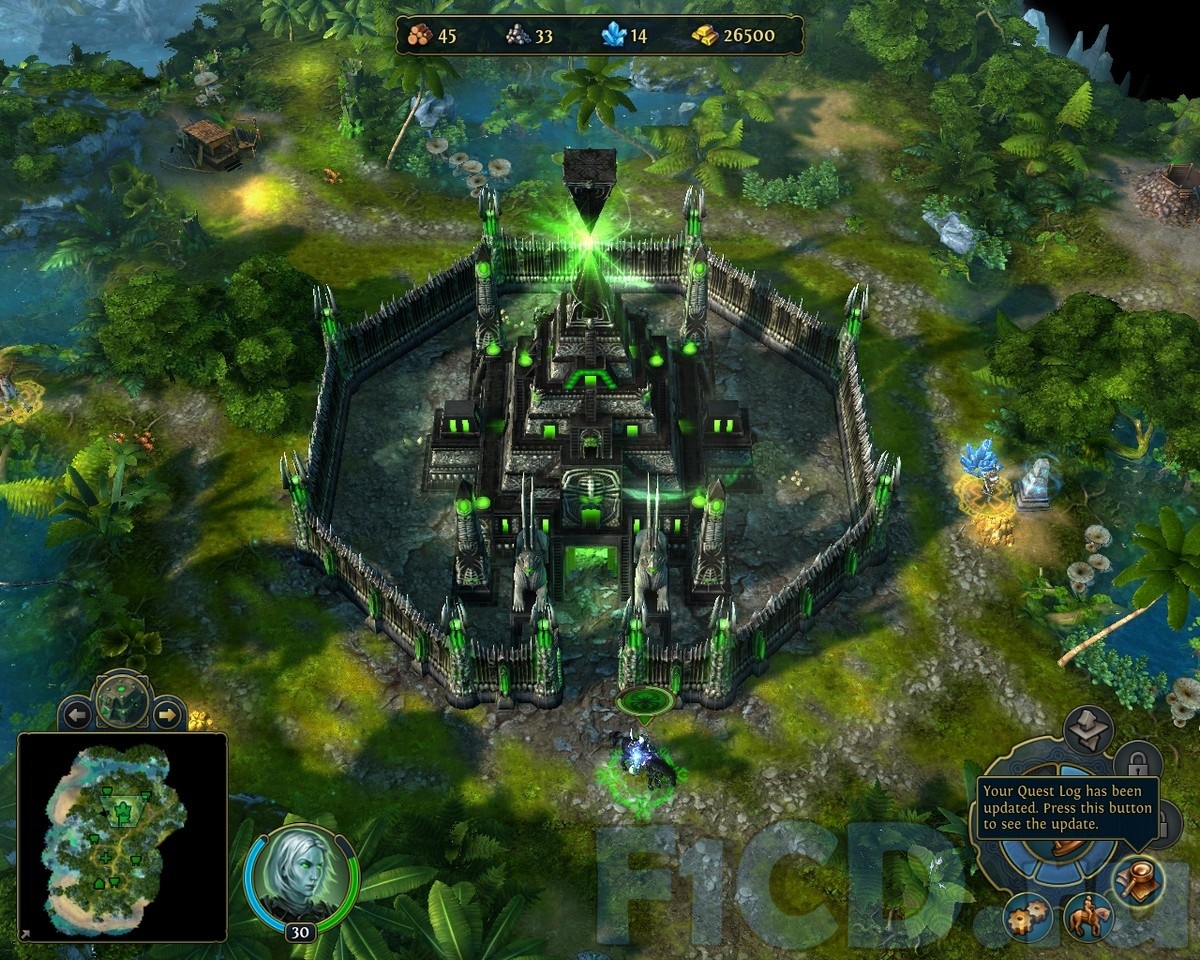Click the horse rider hero button
The height and width of the screenshot is (960, 1200).
pos(1087,917)
